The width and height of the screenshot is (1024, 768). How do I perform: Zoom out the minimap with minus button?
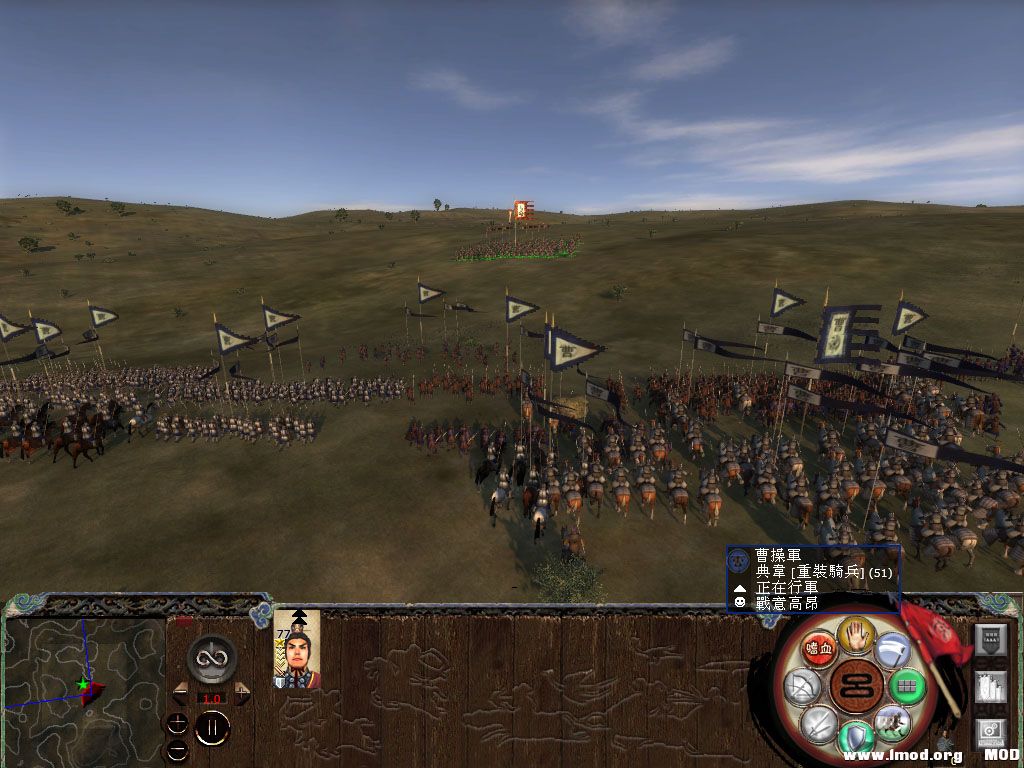pyautogui.click(x=177, y=748)
